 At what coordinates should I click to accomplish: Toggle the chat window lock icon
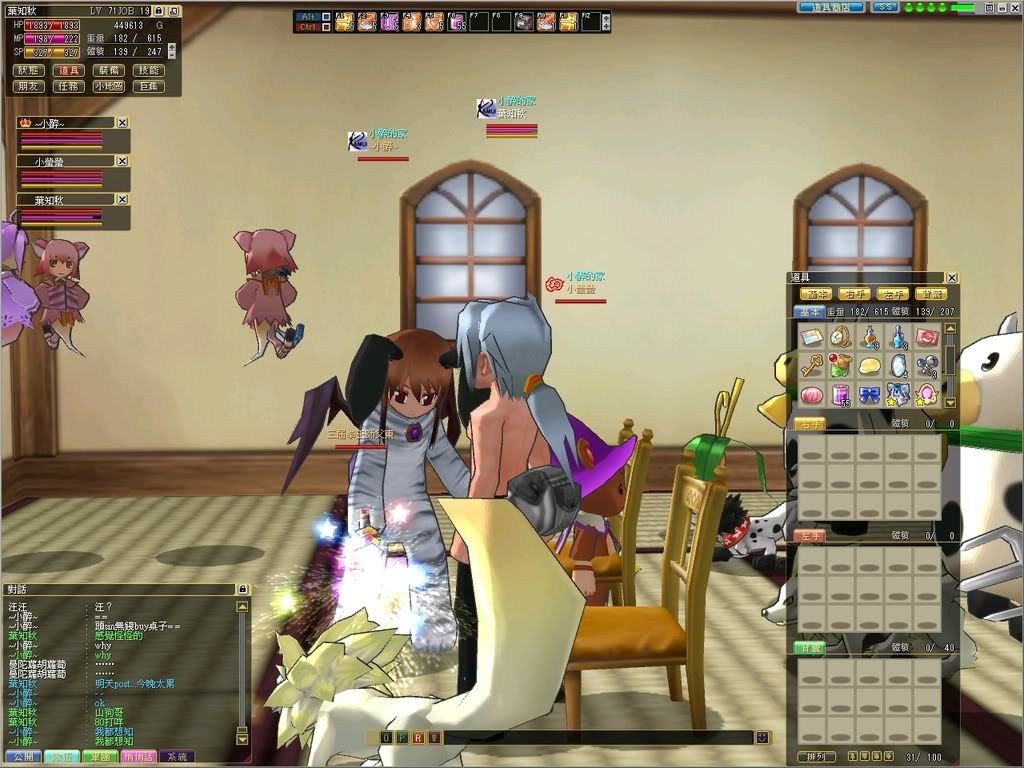pyautogui.click(x=241, y=590)
